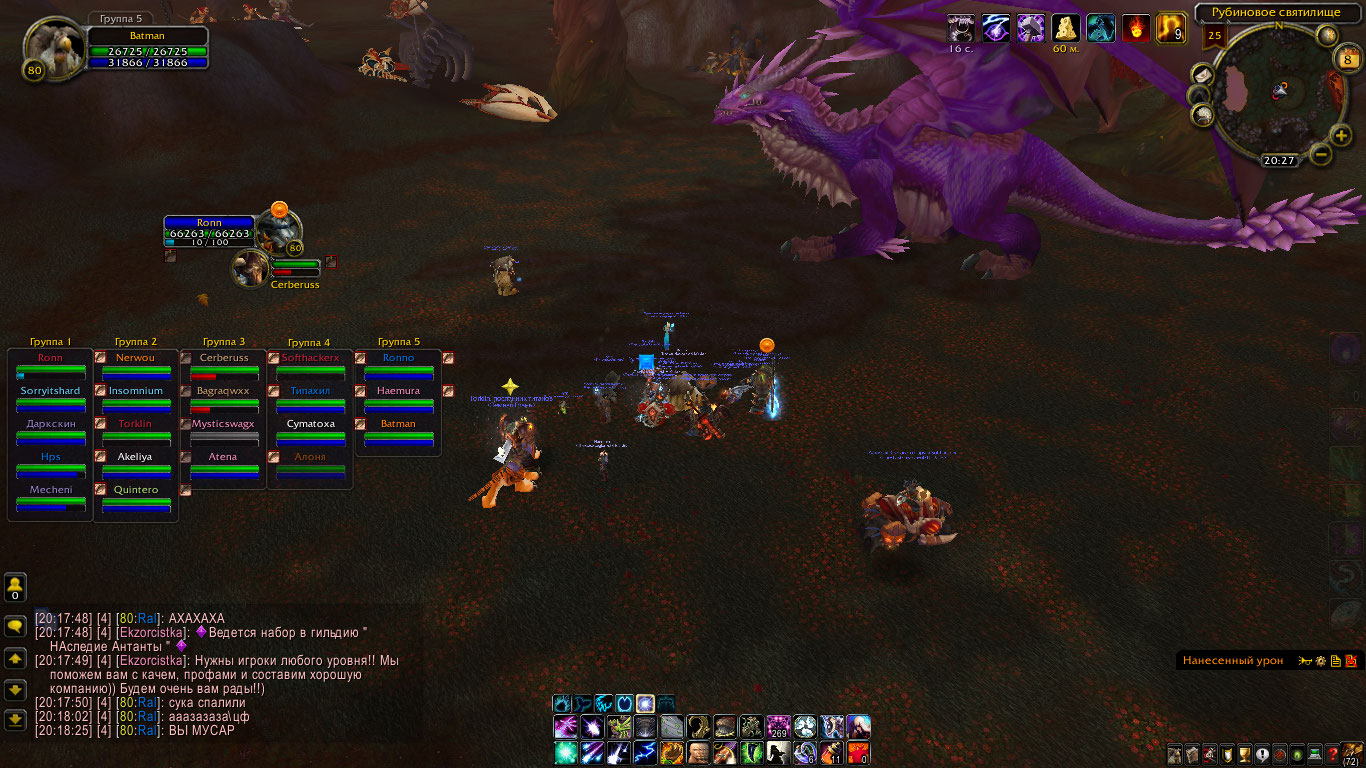Target Haemura in the Группа 5 raid frame
1366x768 pixels.
pos(398,399)
